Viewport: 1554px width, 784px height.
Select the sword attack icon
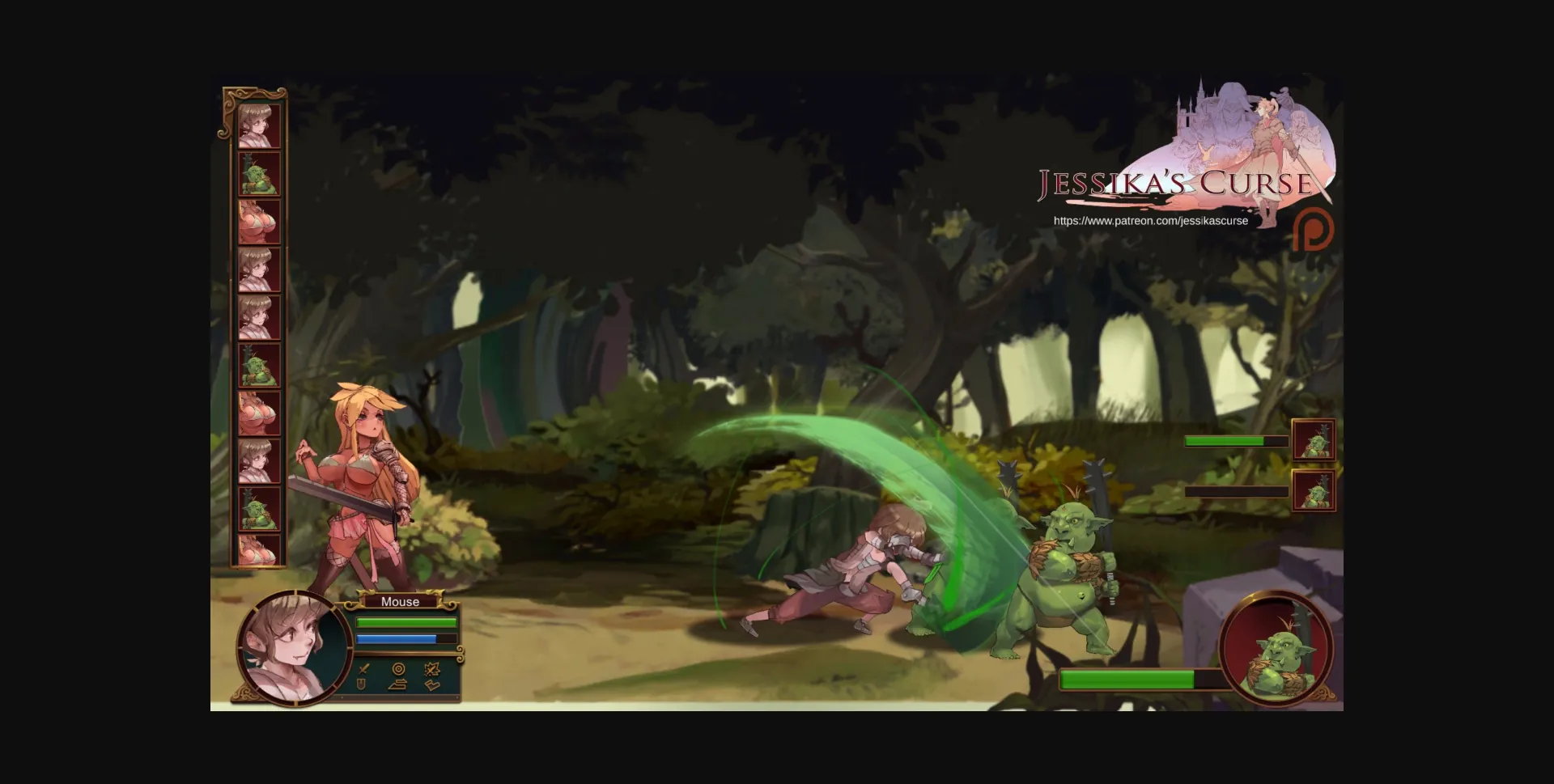(x=364, y=669)
